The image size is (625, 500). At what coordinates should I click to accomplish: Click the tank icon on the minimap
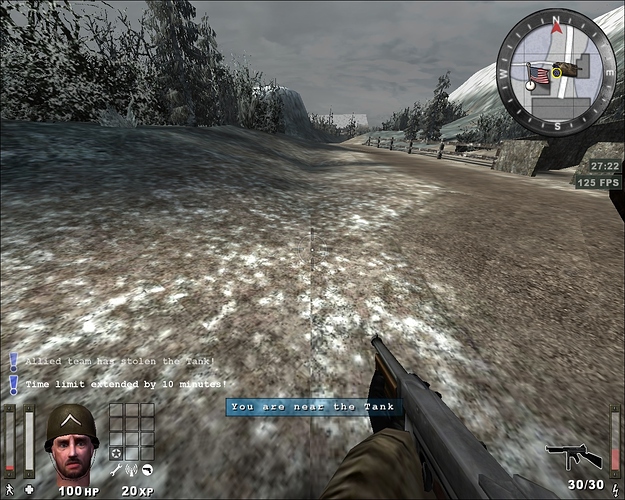pyautogui.click(x=564, y=70)
